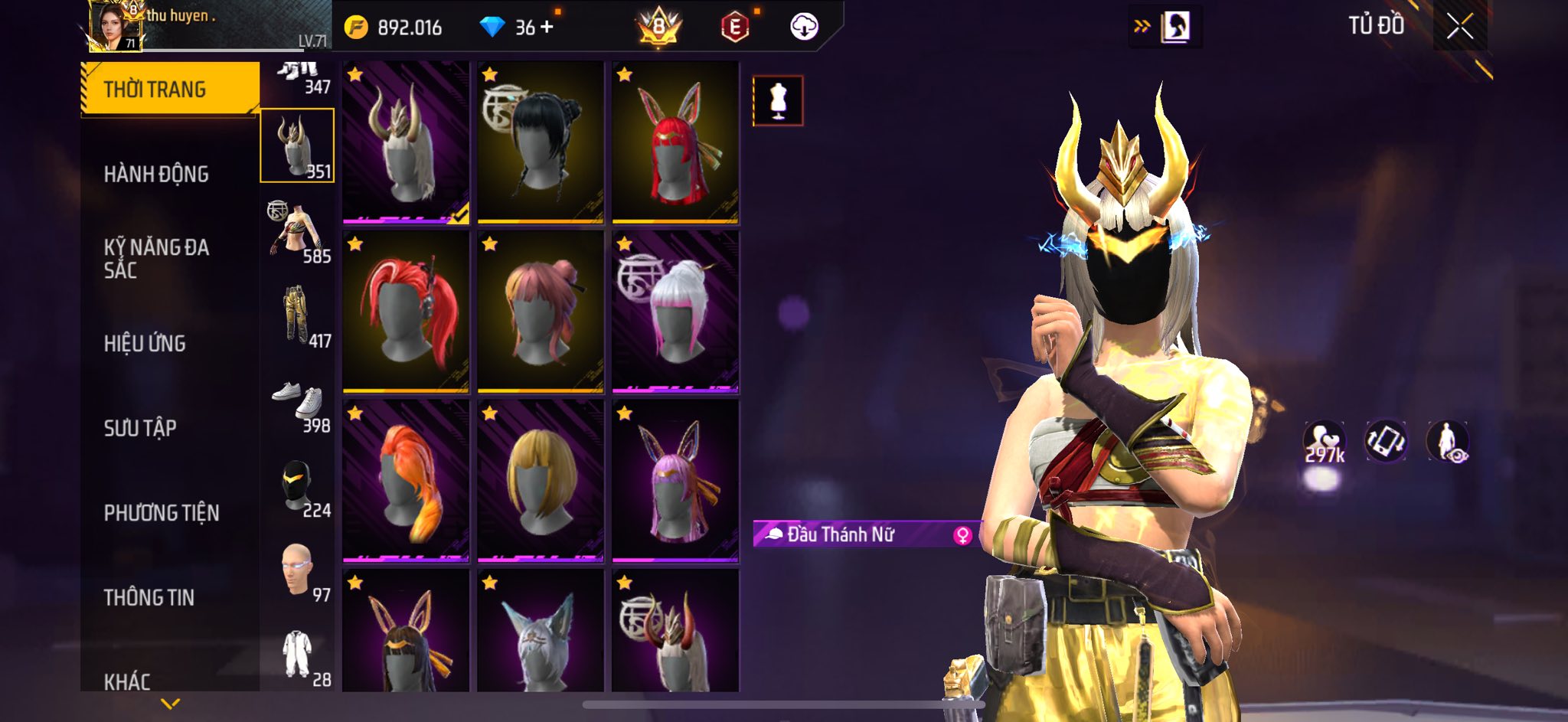The image size is (1568, 722).
Task: Show the Thông Tin tab
Action: (x=149, y=597)
